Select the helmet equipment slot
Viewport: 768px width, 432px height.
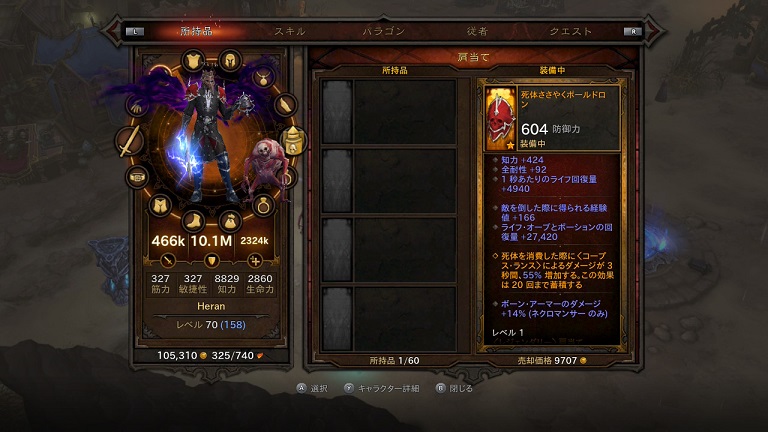pyautogui.click(x=228, y=59)
